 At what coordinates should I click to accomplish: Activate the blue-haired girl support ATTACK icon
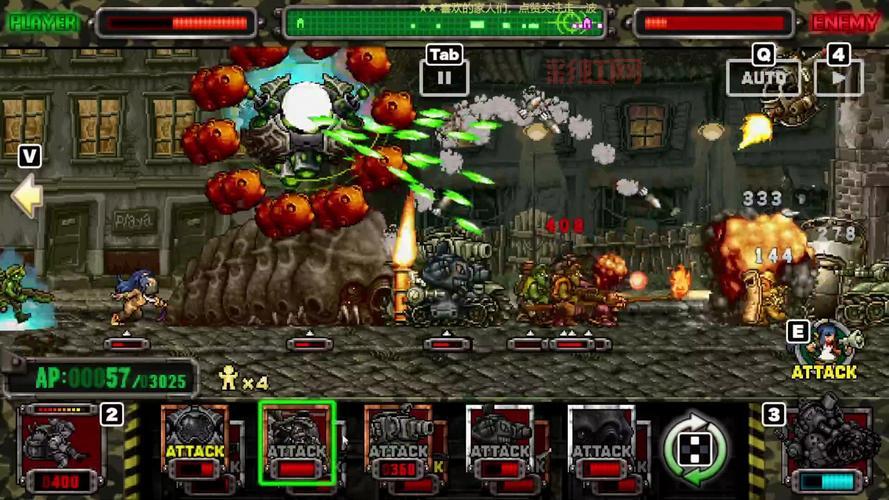(824, 352)
